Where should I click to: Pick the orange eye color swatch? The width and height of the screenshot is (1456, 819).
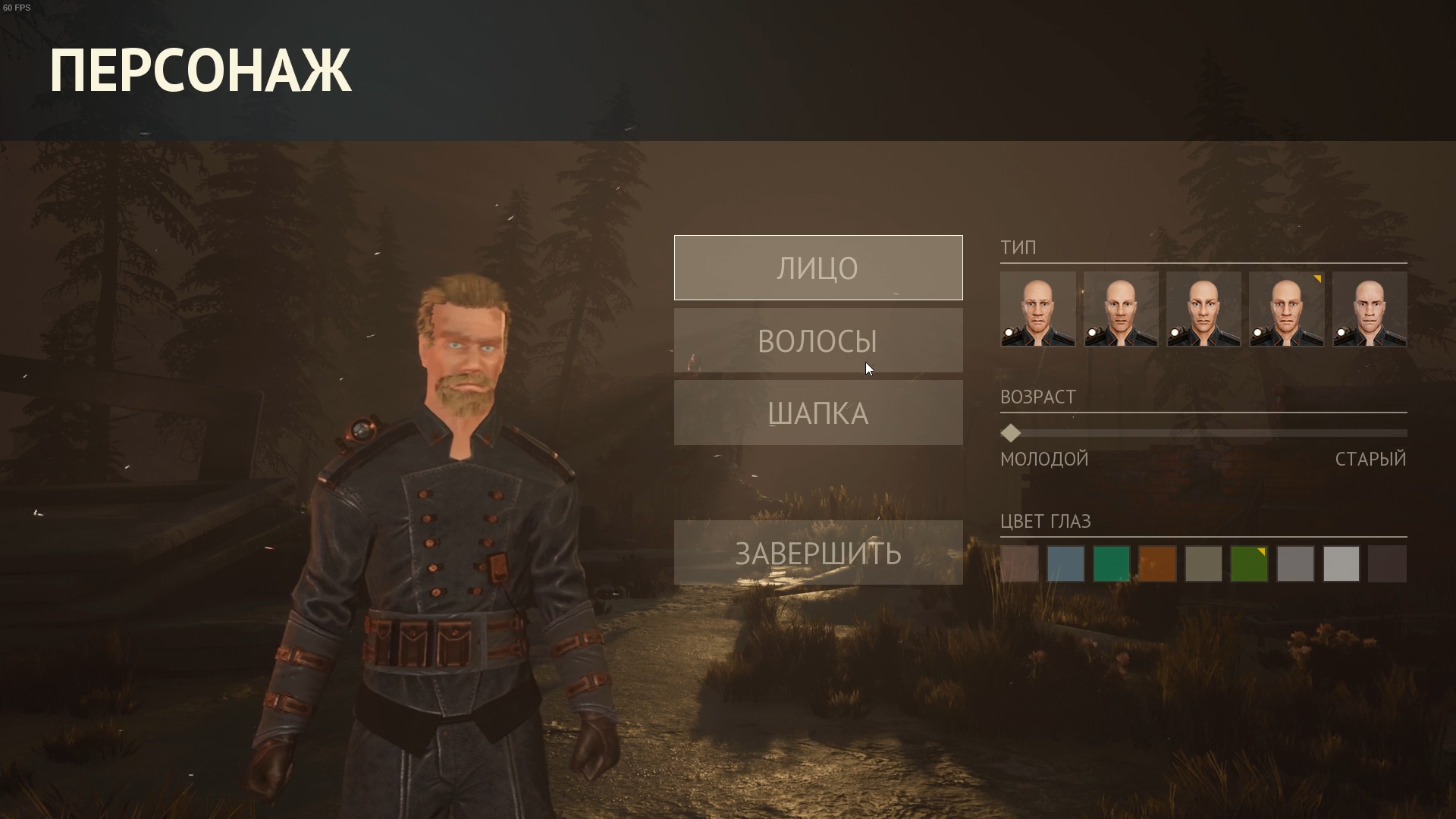[x=1157, y=564]
